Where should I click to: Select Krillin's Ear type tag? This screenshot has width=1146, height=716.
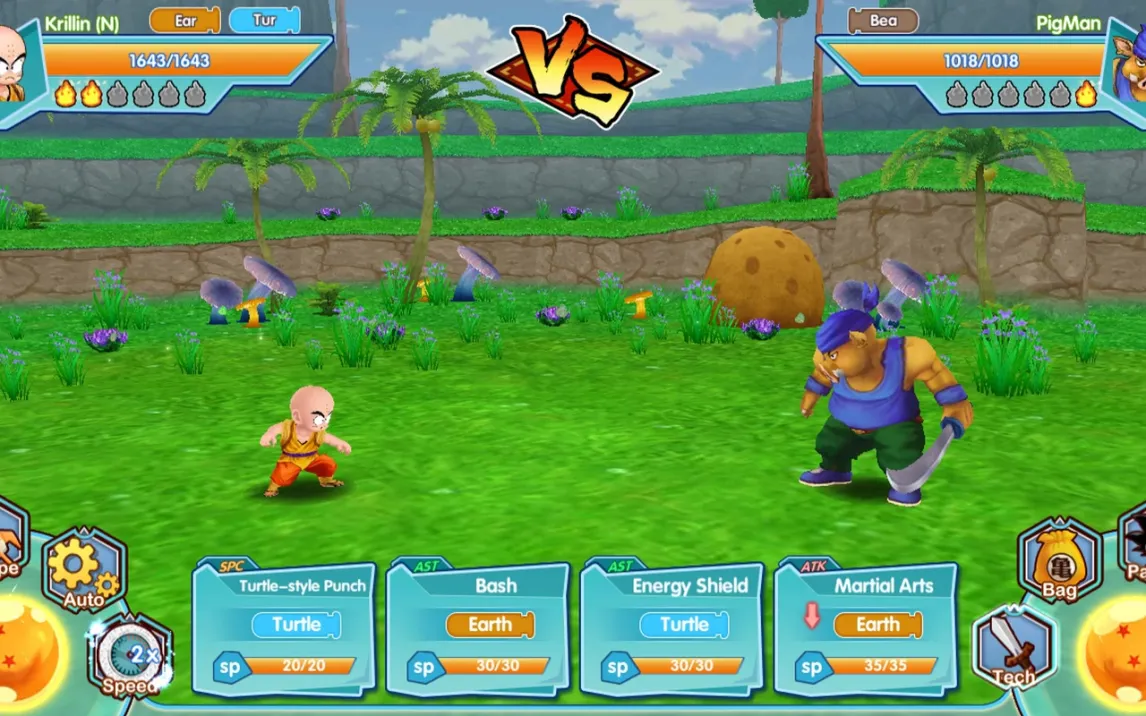click(184, 20)
